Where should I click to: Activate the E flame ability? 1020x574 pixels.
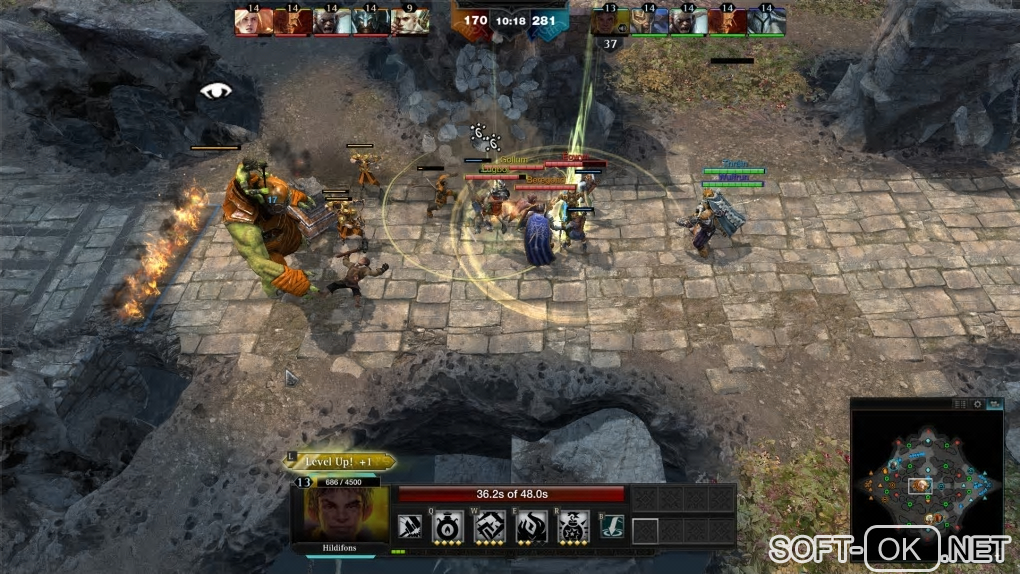pyautogui.click(x=530, y=526)
